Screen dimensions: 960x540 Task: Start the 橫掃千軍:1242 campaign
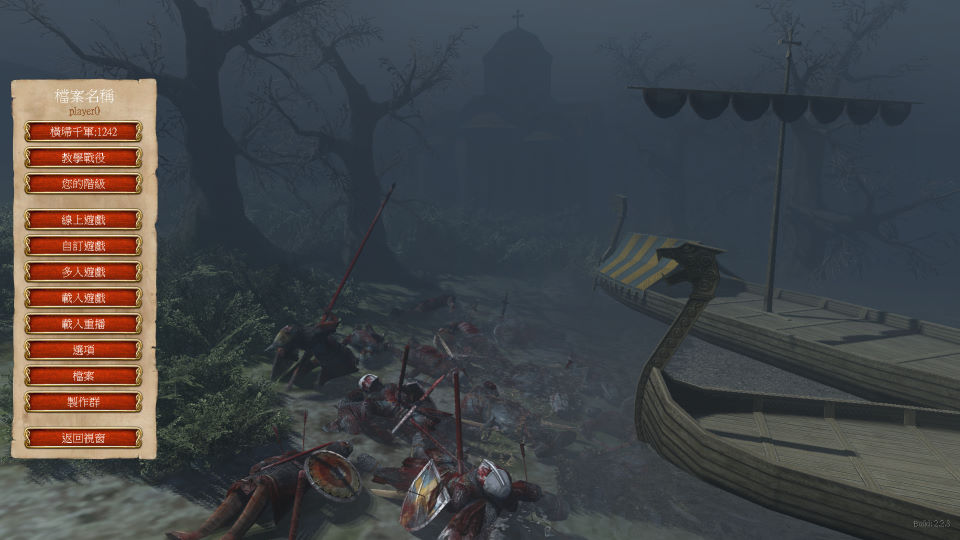[83, 132]
